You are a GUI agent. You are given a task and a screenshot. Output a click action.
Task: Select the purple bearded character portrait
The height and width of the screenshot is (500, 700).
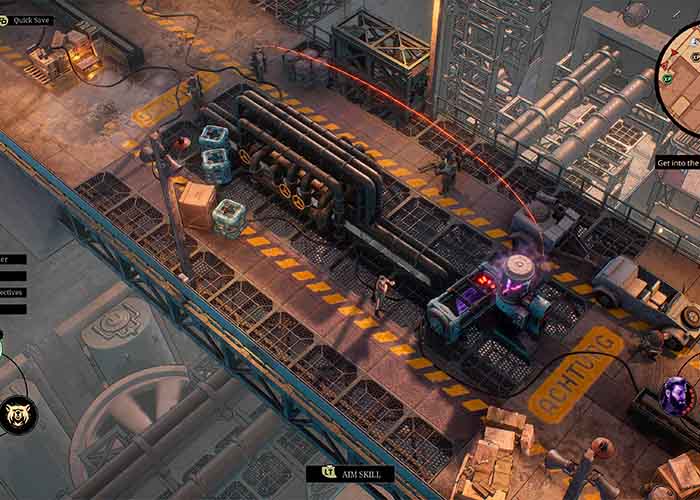point(679,396)
